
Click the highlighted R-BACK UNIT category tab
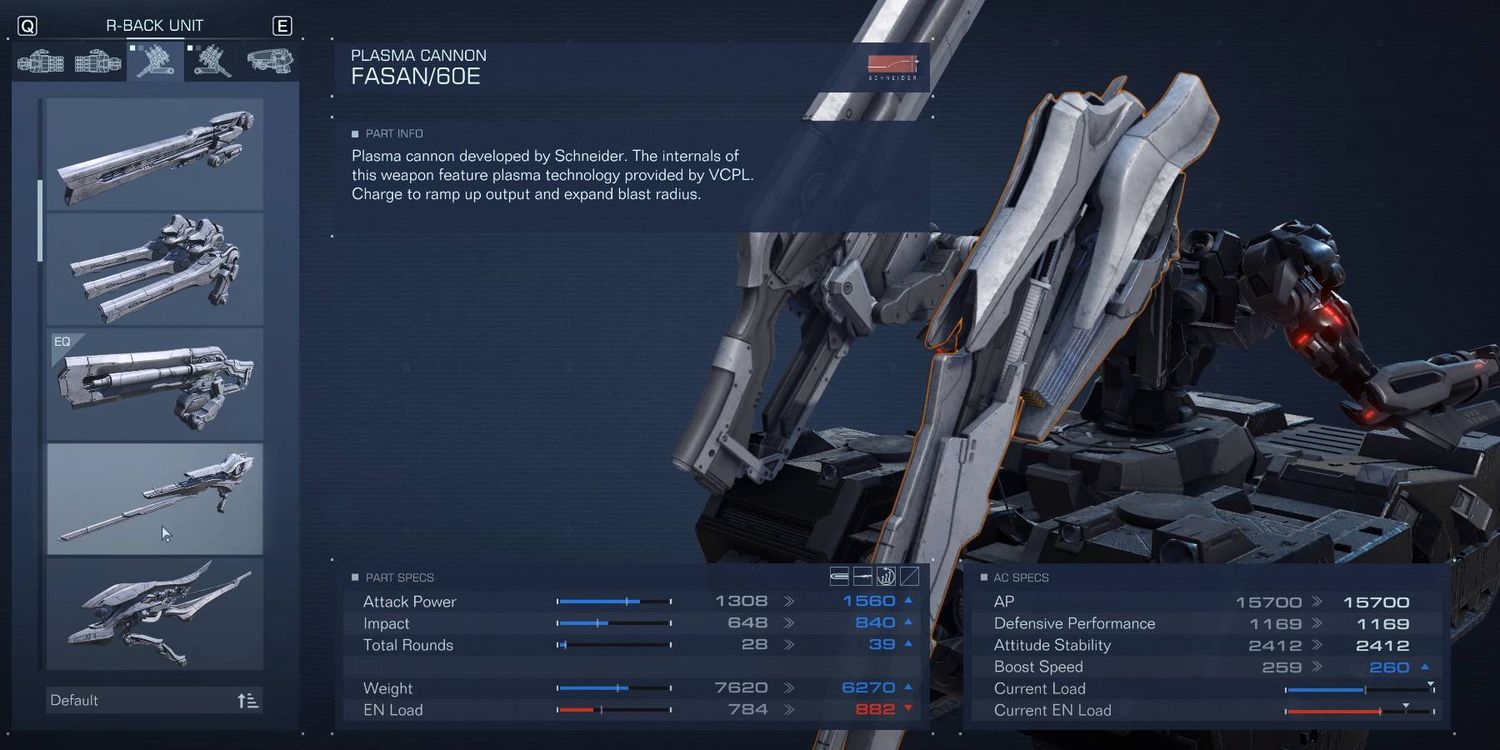[155, 62]
